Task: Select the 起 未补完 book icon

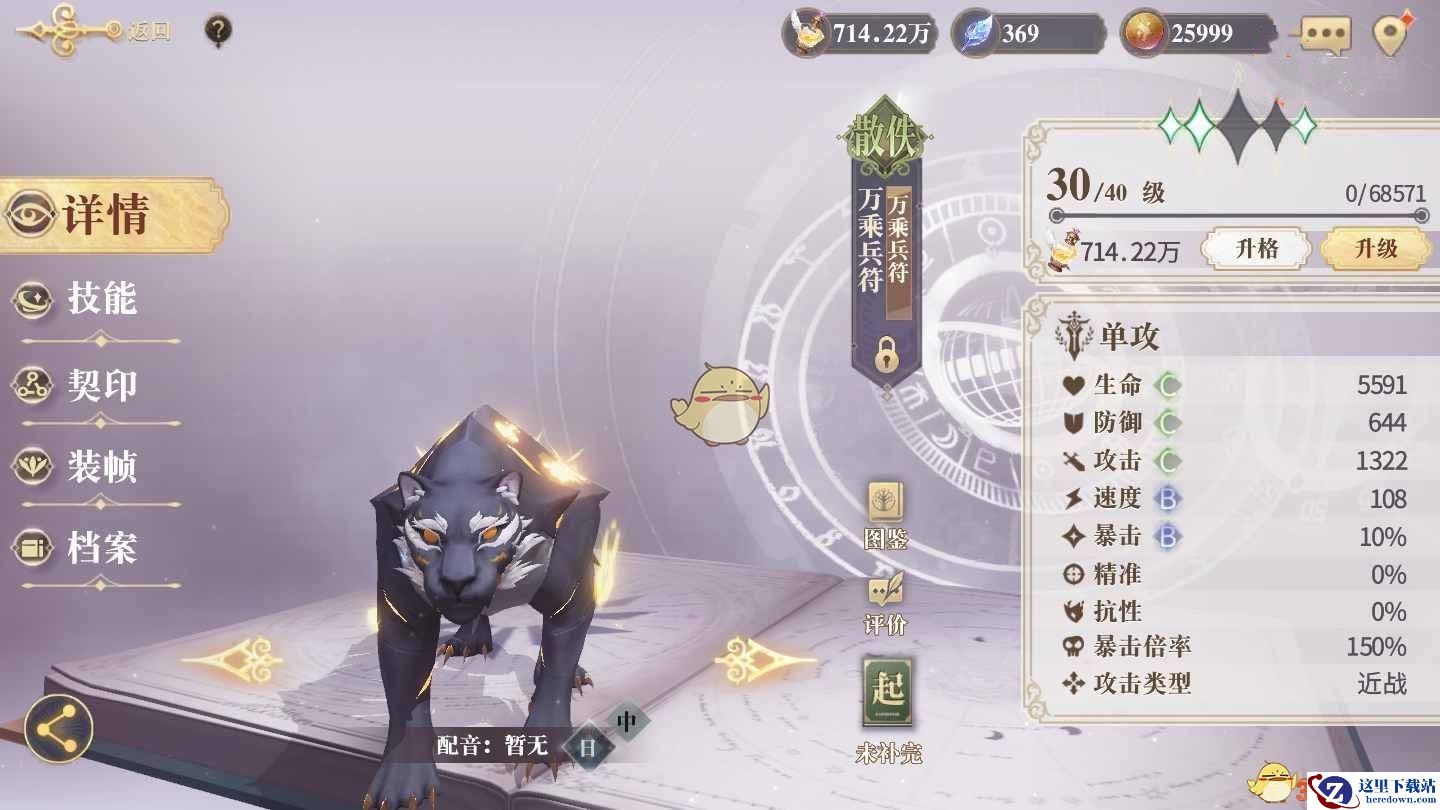Action: [887, 707]
